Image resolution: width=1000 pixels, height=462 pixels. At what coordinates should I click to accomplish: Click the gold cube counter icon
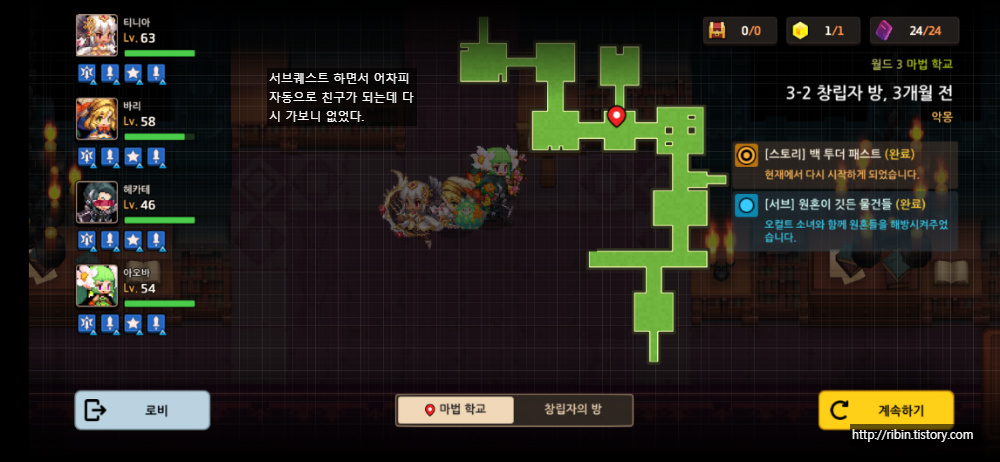799,31
